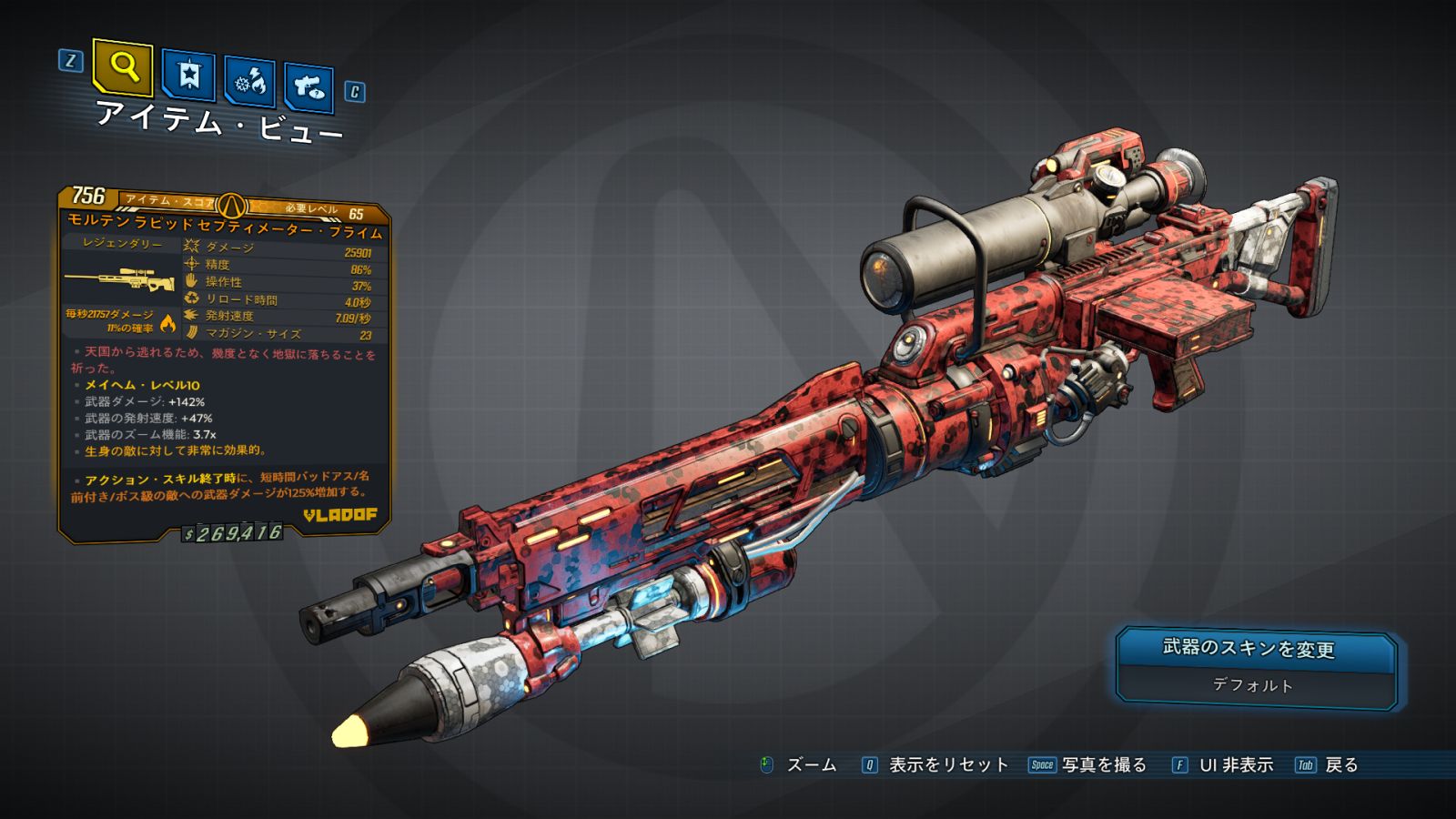Image resolution: width=1456 pixels, height=819 pixels.
Task: Select the magnifying glass inspect tab
Action: tap(123, 66)
